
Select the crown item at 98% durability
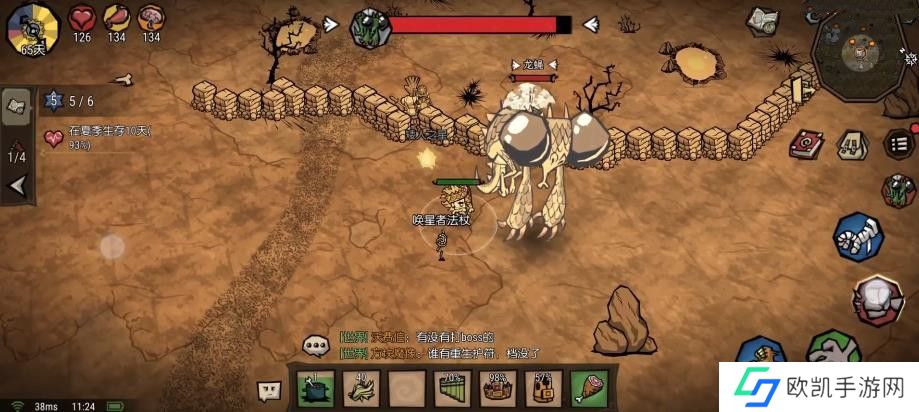pyautogui.click(x=498, y=388)
